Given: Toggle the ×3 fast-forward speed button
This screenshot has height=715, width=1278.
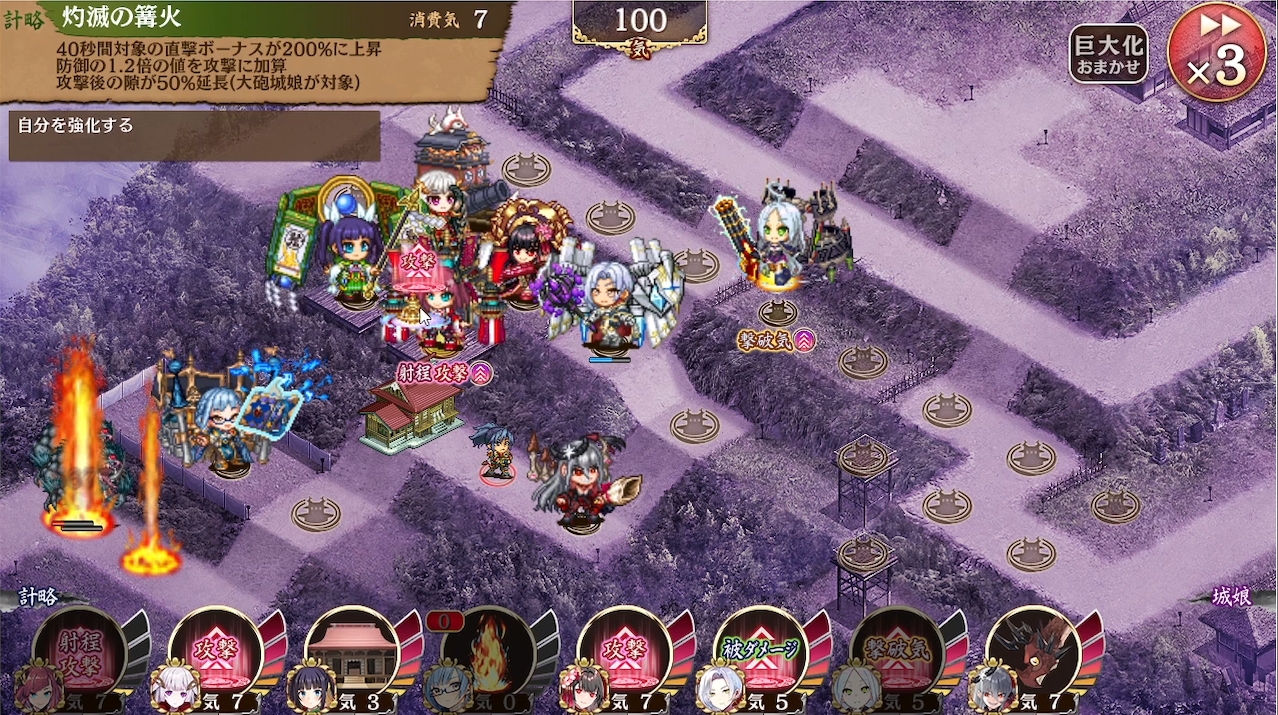Looking at the screenshot, I should click(x=1216, y=51).
